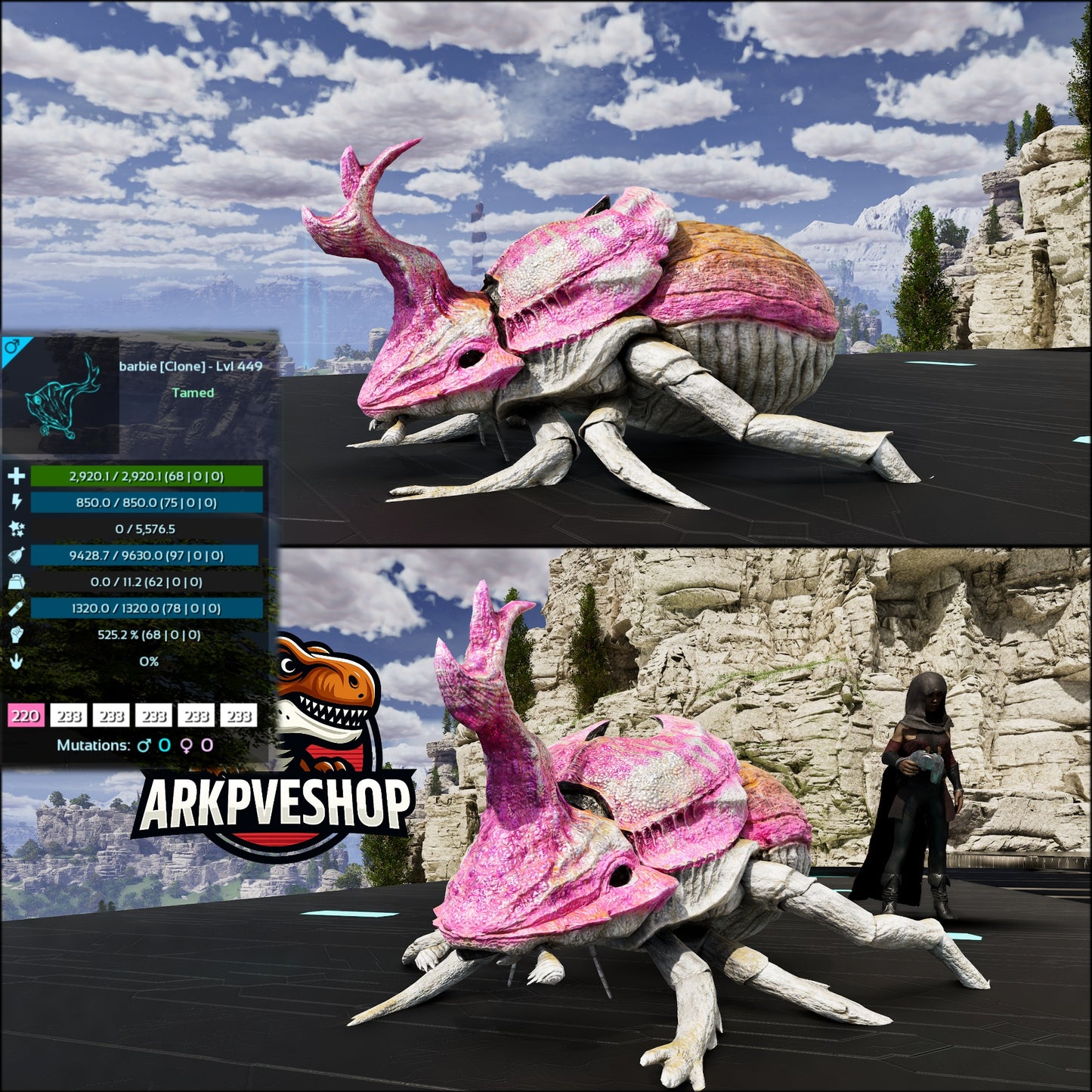Select the female mutation symbol
Viewport: 1092px width, 1092px height.
click(x=186, y=745)
